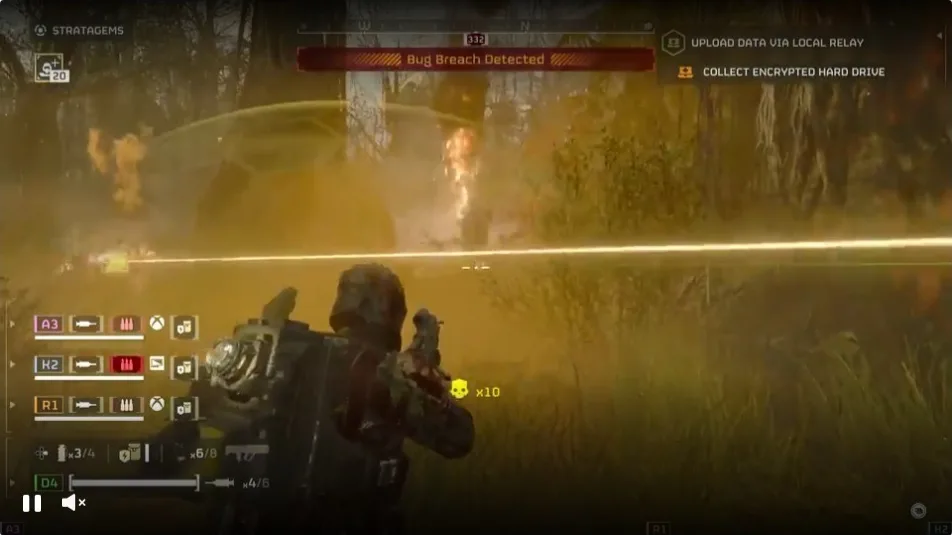Screen dimensions: 952x535
Task: Select squad member A3 tag
Action: [48, 324]
